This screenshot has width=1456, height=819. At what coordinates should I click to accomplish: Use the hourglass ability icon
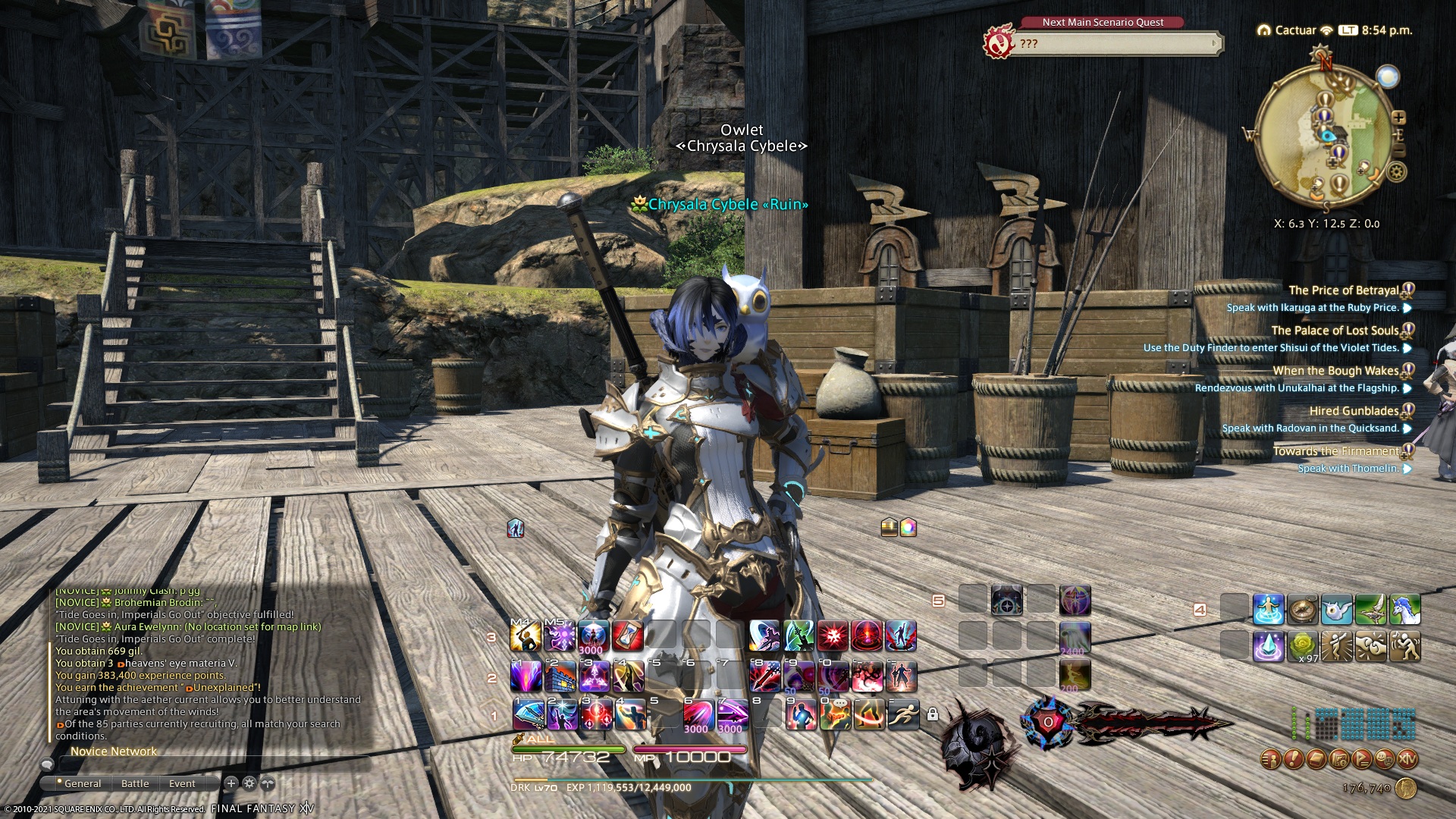coord(627,636)
